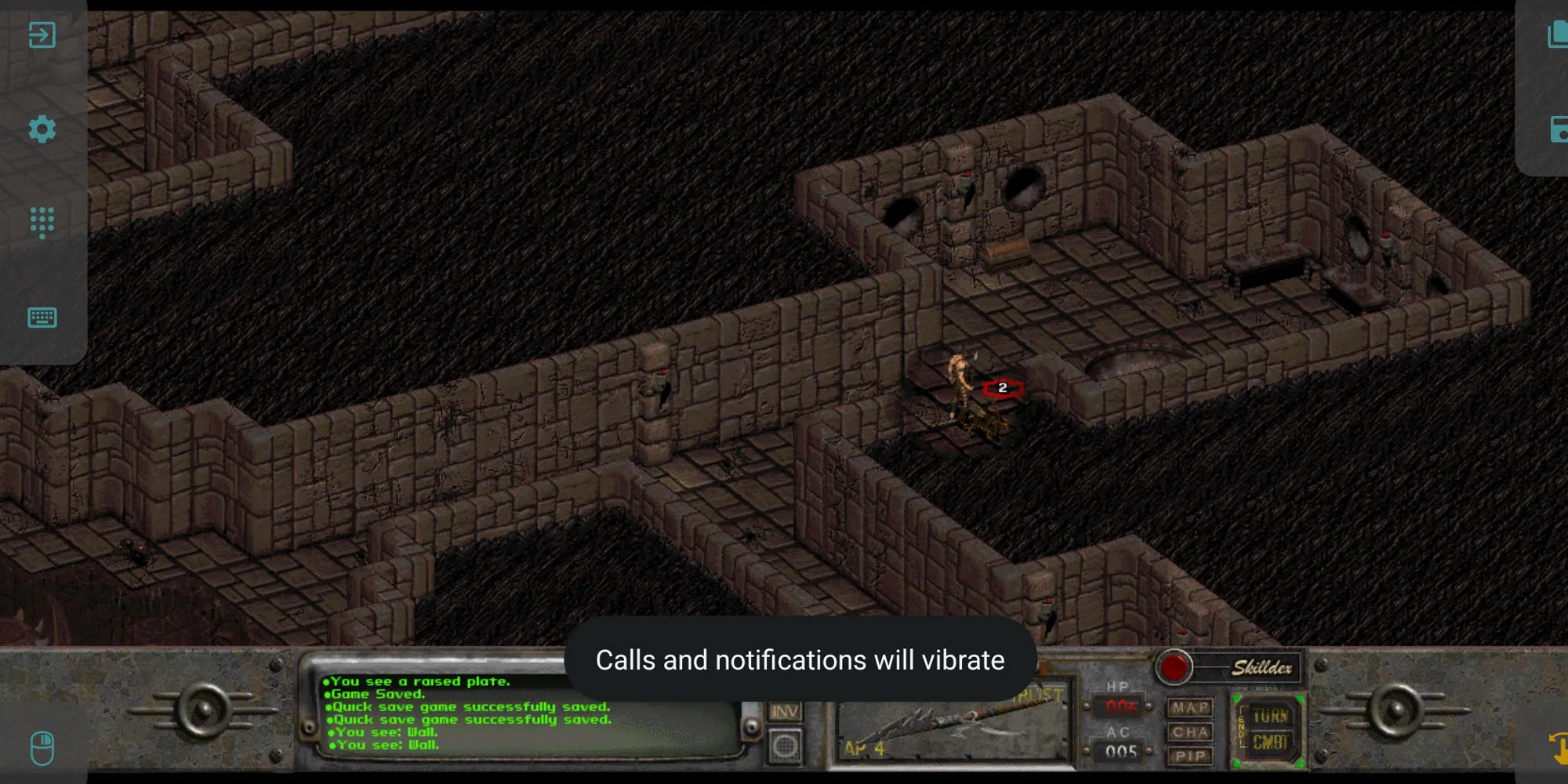End the current TURN
The width and height of the screenshot is (1568, 784).
(1270, 717)
